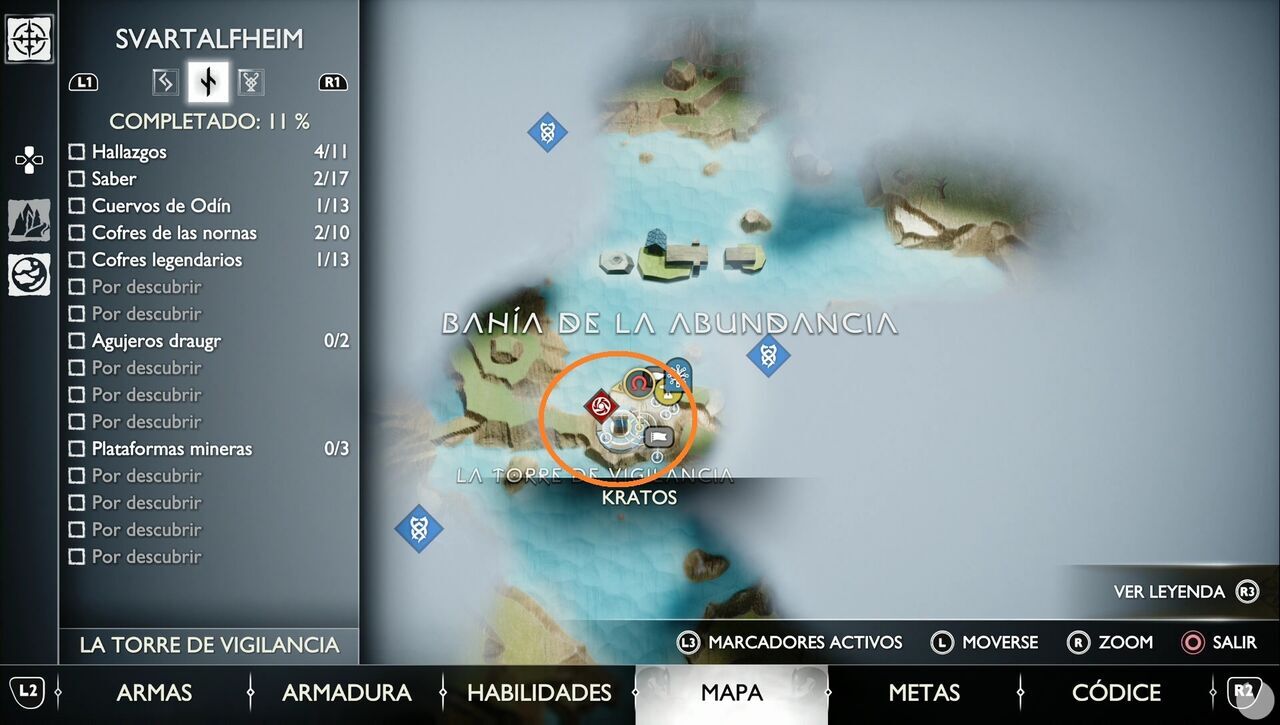Open the METAS menu tab
The image size is (1280, 725).
pyautogui.click(x=925, y=692)
